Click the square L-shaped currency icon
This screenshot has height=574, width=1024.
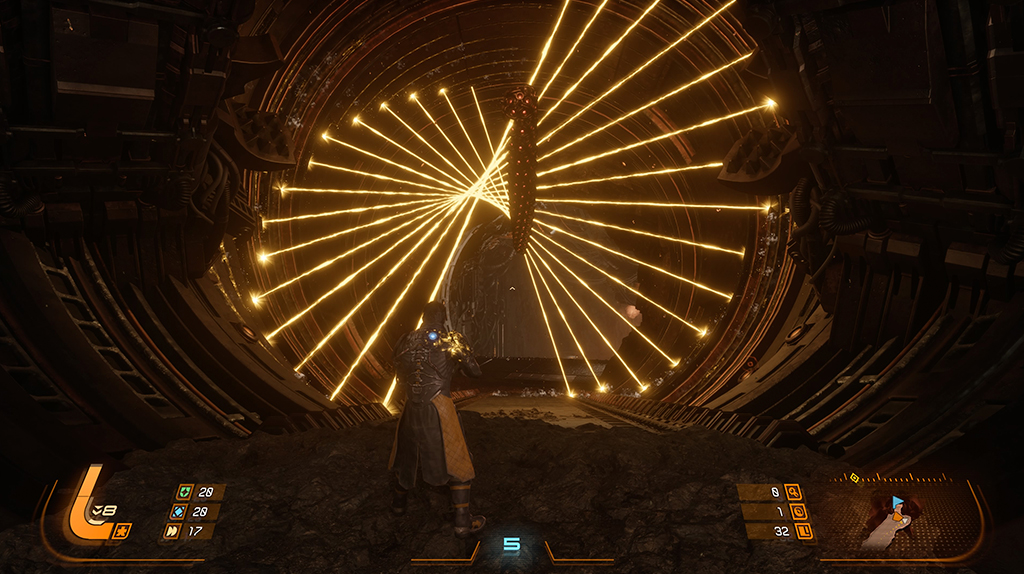click(805, 531)
